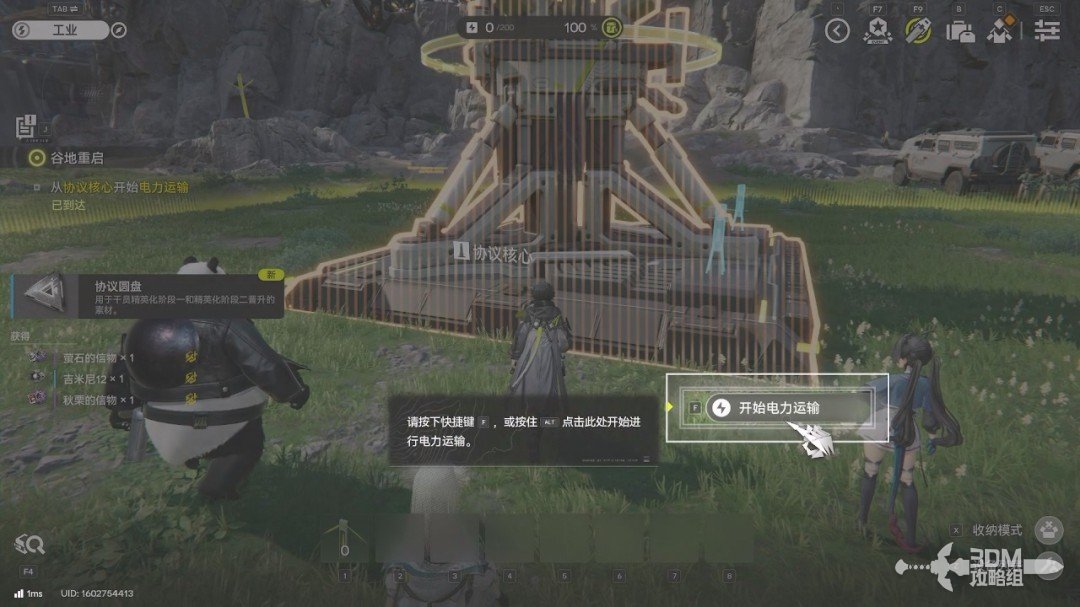Open the star event badge icon

[877, 31]
